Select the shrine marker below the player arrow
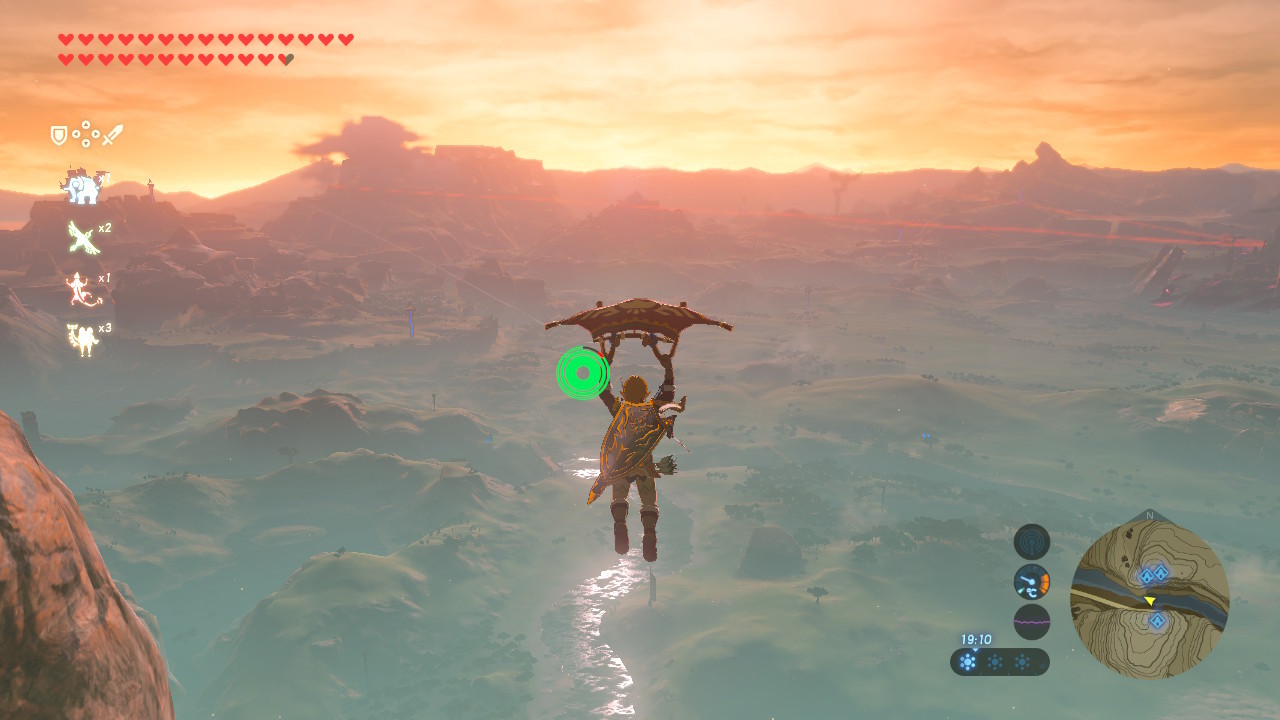1280x720 pixels. point(1157,621)
